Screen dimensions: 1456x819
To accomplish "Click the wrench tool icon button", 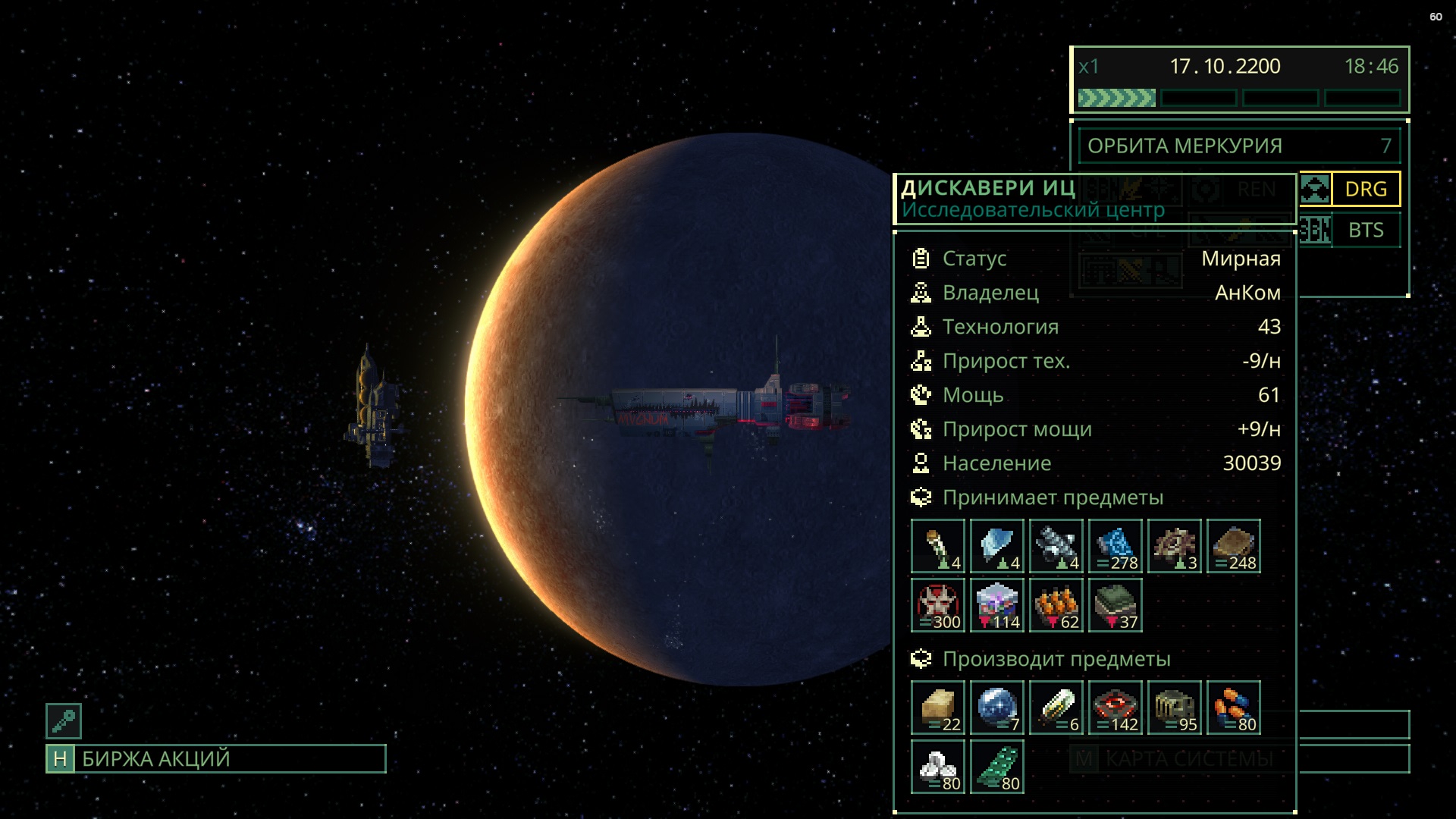I will click(64, 721).
